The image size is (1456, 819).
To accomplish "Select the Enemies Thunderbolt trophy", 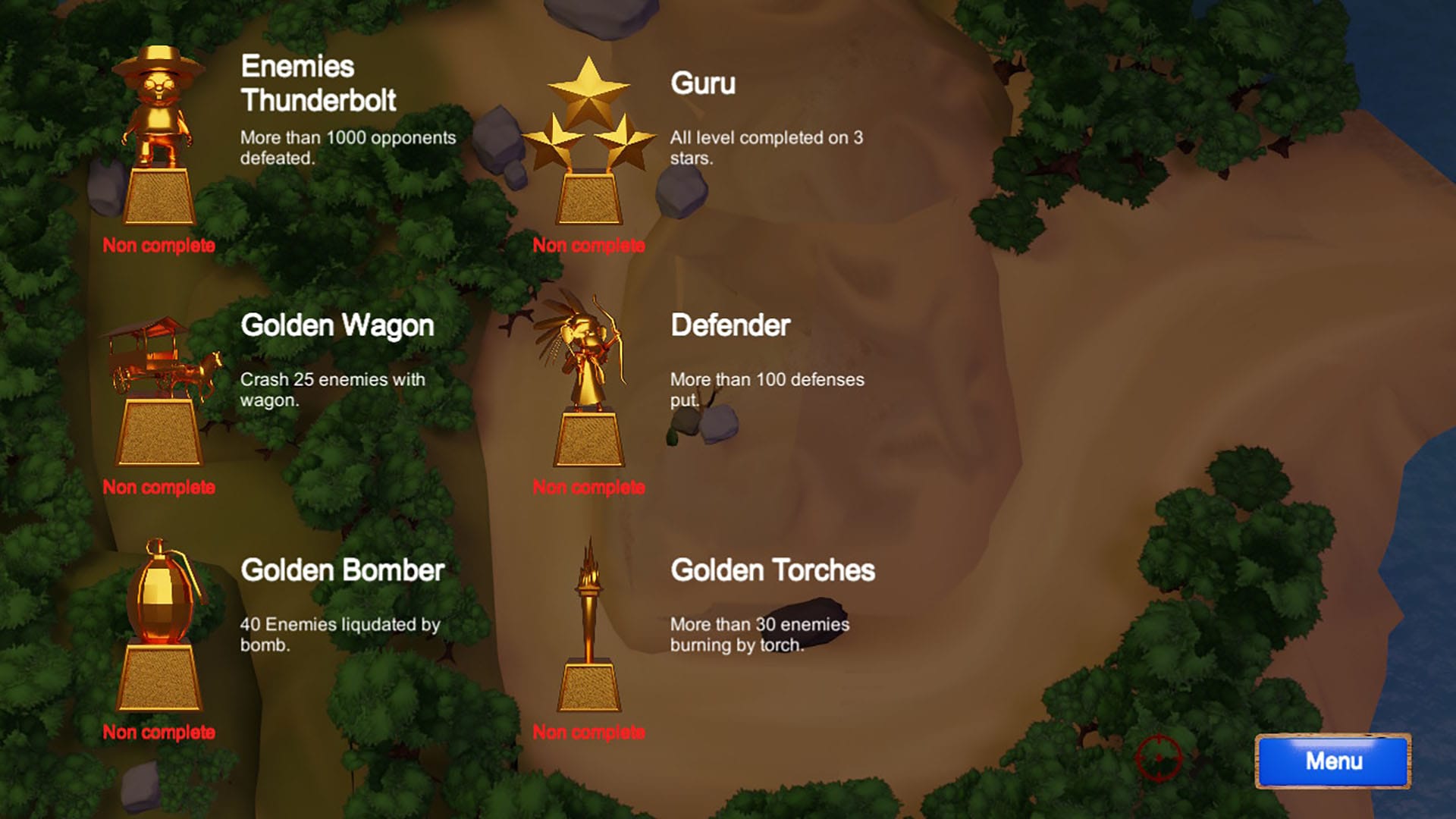I will click(158, 136).
